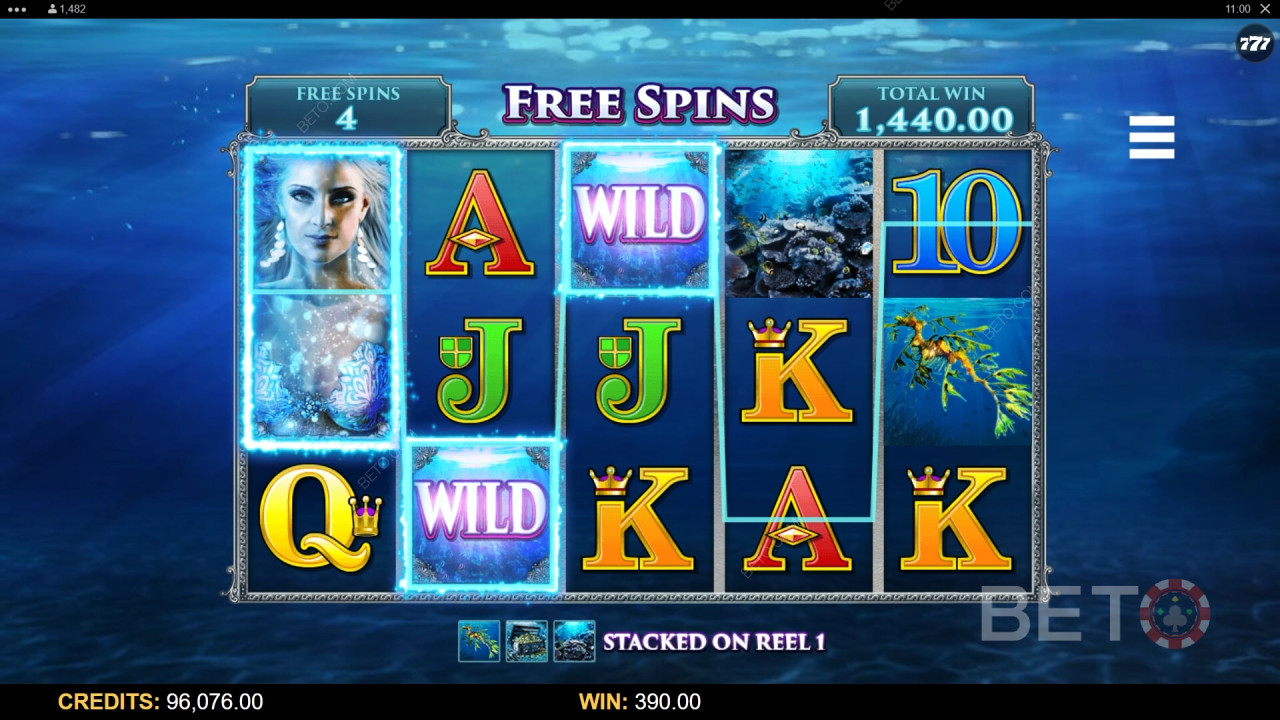Click the FREE SPINS 4 counter panel
1280x720 pixels.
pyautogui.click(x=347, y=103)
